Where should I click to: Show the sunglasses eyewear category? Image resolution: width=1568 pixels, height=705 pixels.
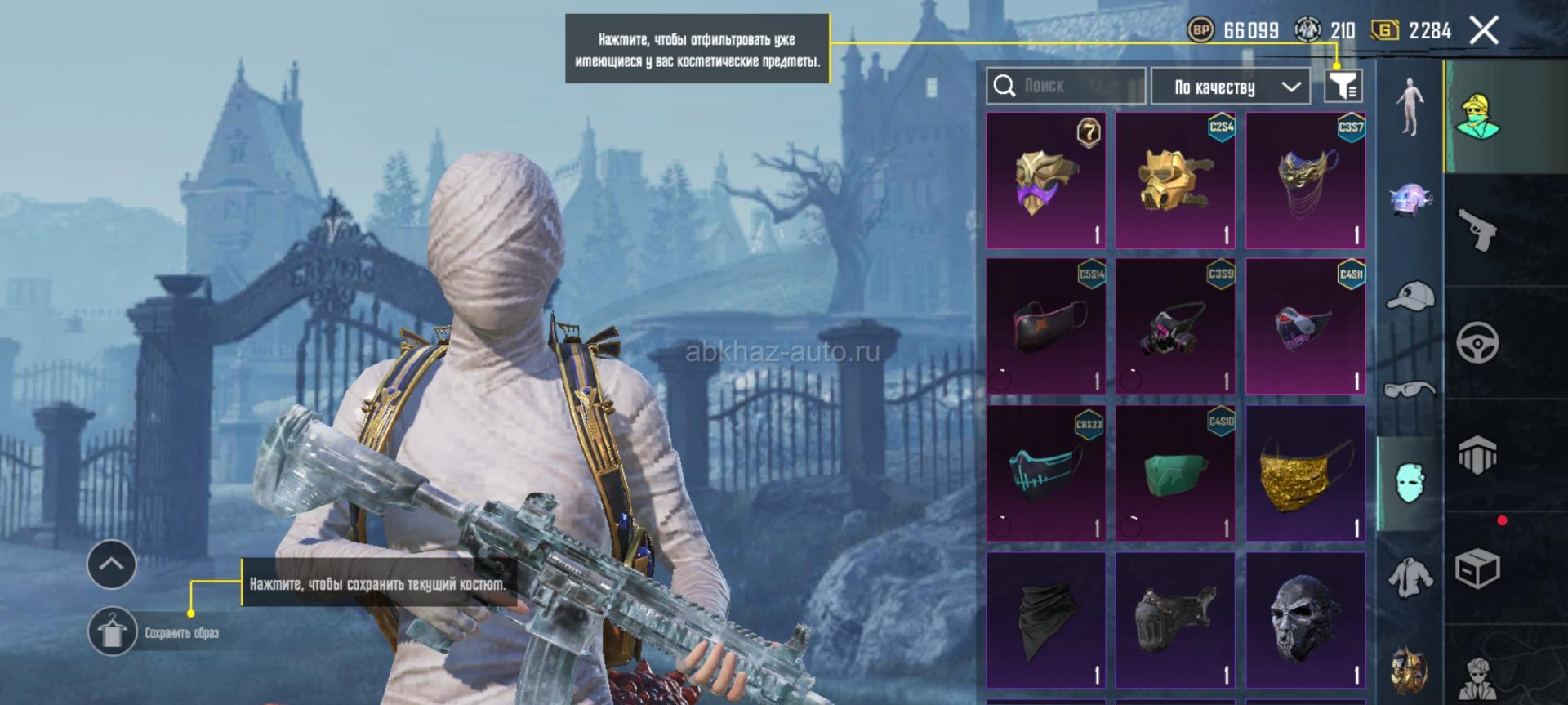pos(1410,389)
